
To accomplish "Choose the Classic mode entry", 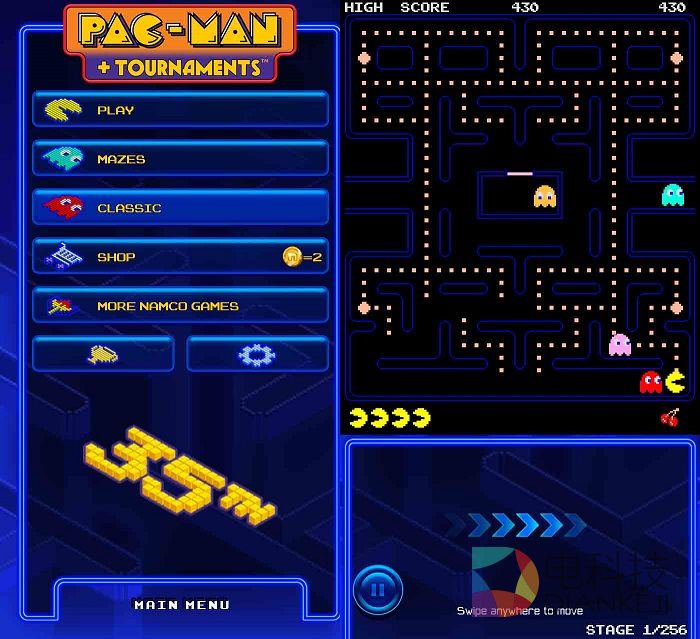I will click(180, 208).
